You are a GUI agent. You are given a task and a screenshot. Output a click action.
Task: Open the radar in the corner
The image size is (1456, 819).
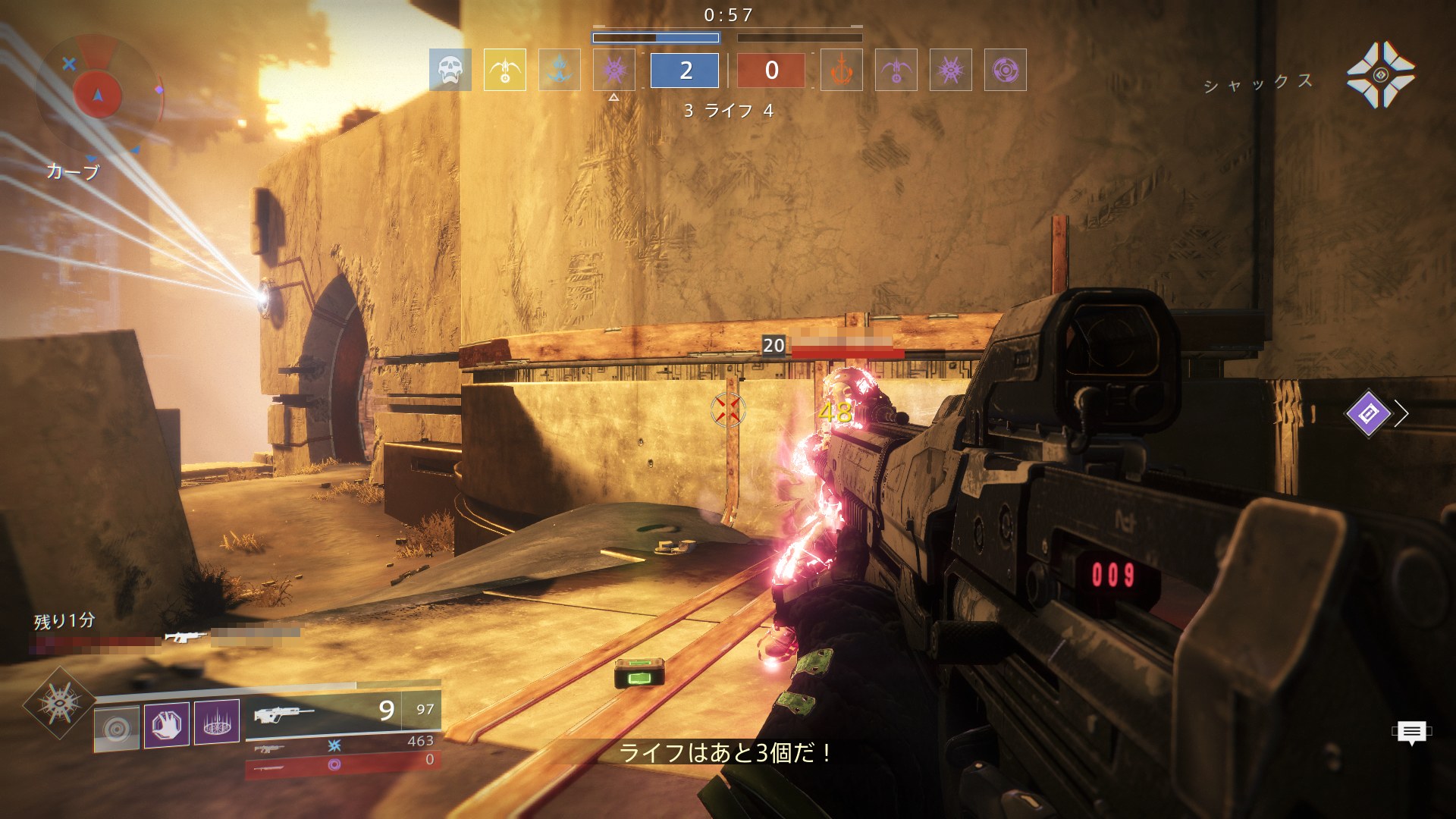pyautogui.click(x=98, y=94)
